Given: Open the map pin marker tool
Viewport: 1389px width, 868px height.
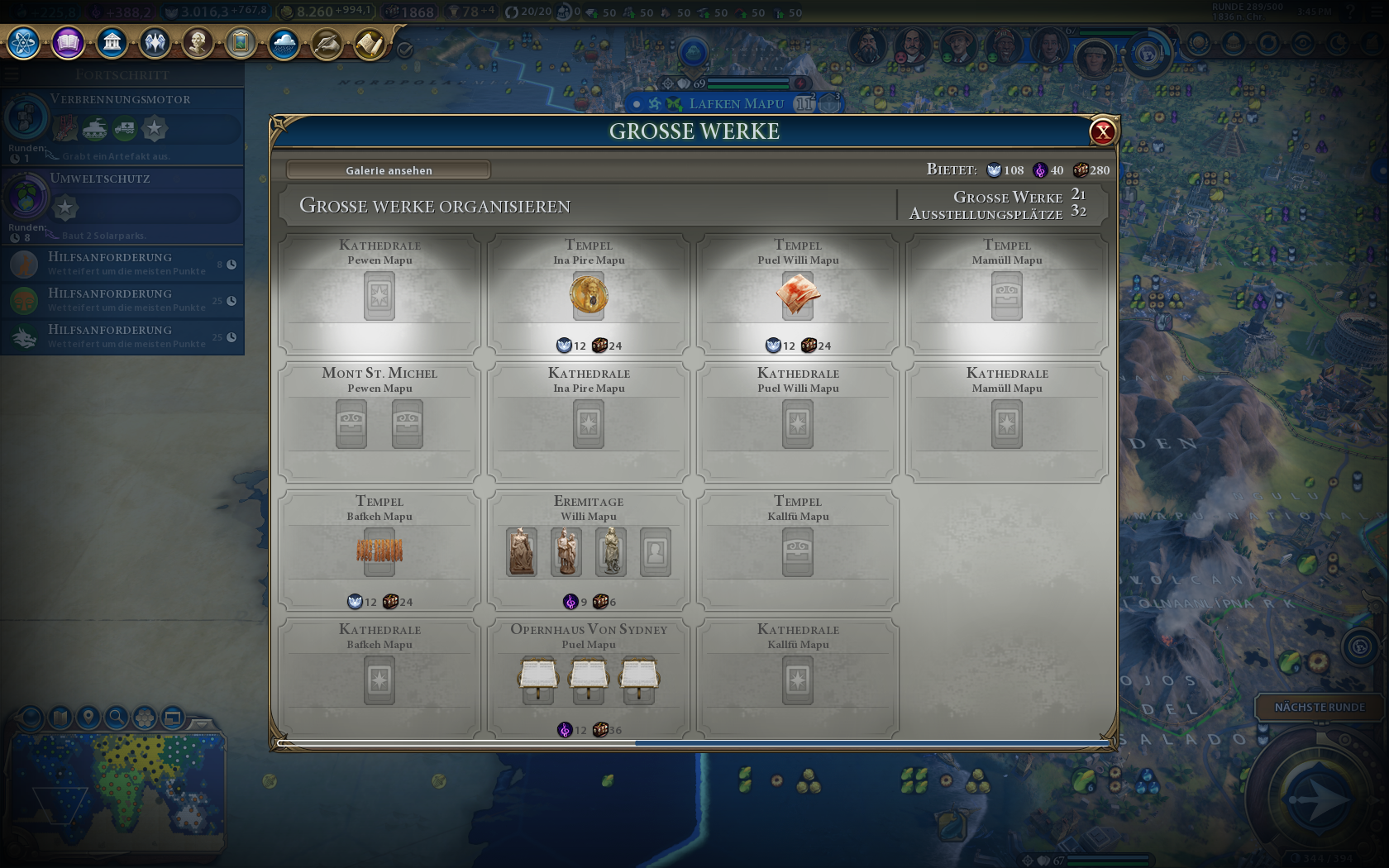Looking at the screenshot, I should (88, 717).
